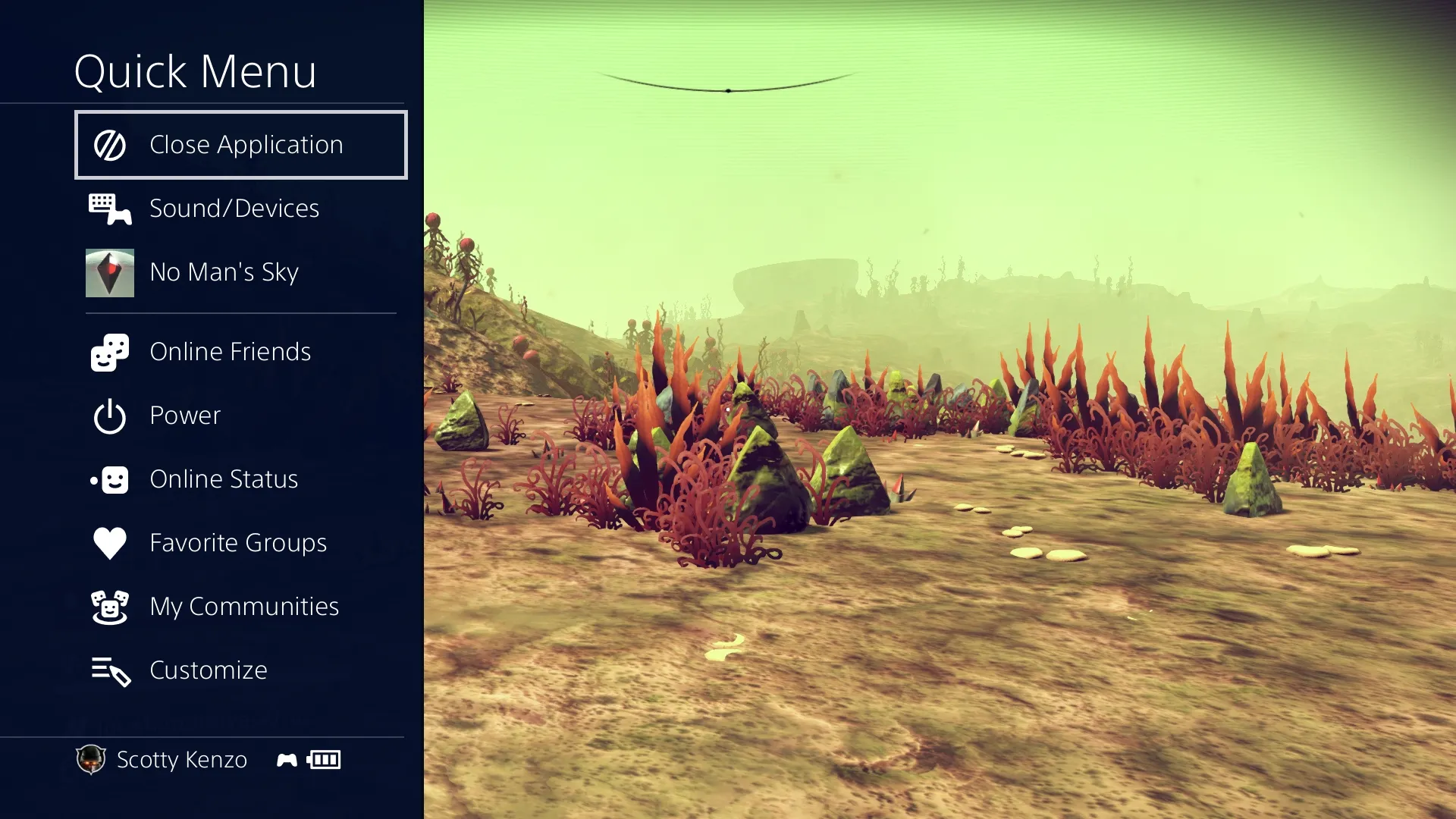Select the Online Status entry
The image size is (1456, 819).
coord(224,479)
